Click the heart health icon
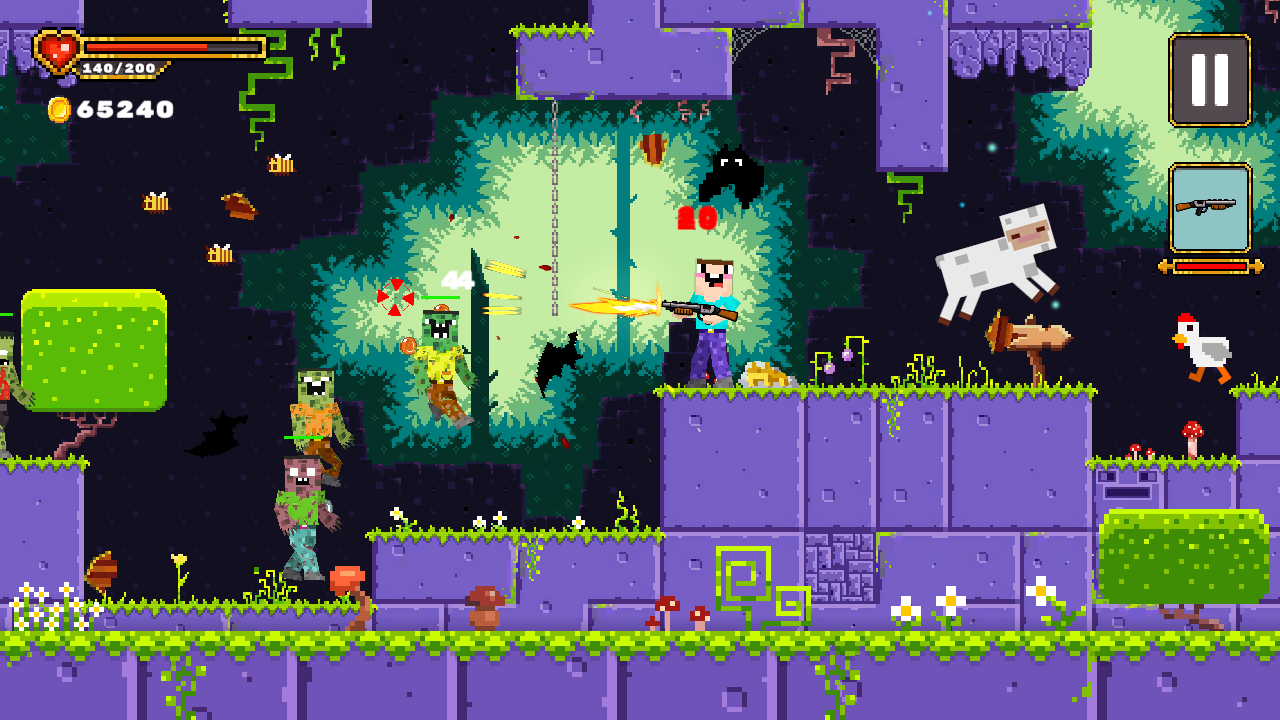The width and height of the screenshot is (1280, 720). click(x=55, y=48)
